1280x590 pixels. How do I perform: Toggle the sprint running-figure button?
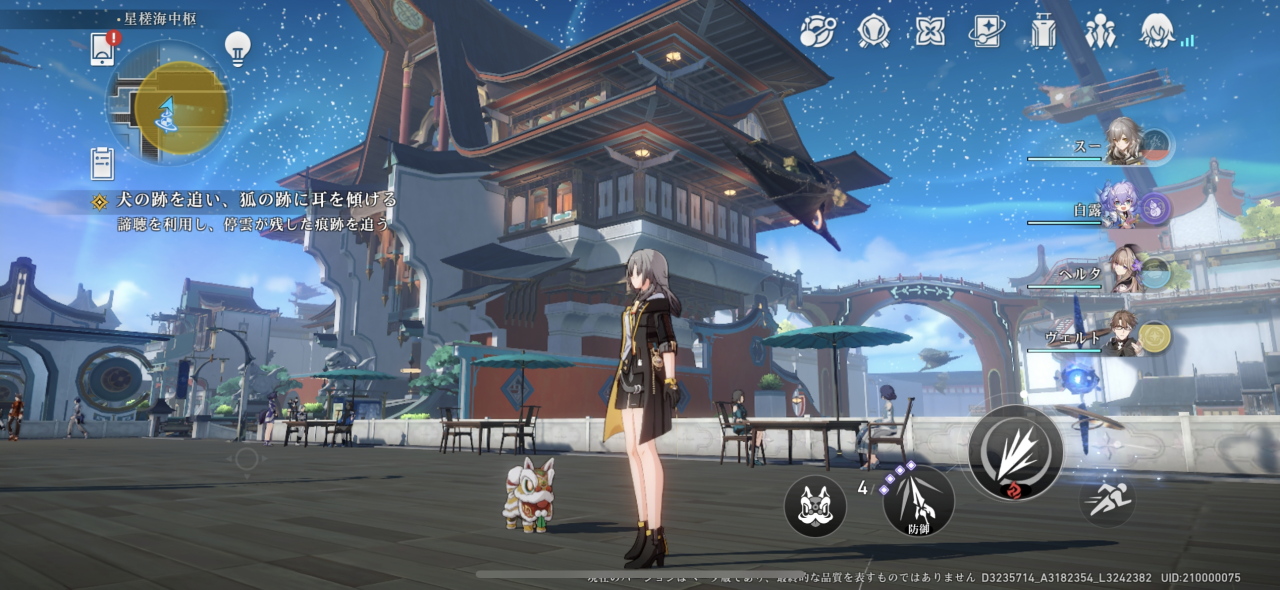point(1107,500)
